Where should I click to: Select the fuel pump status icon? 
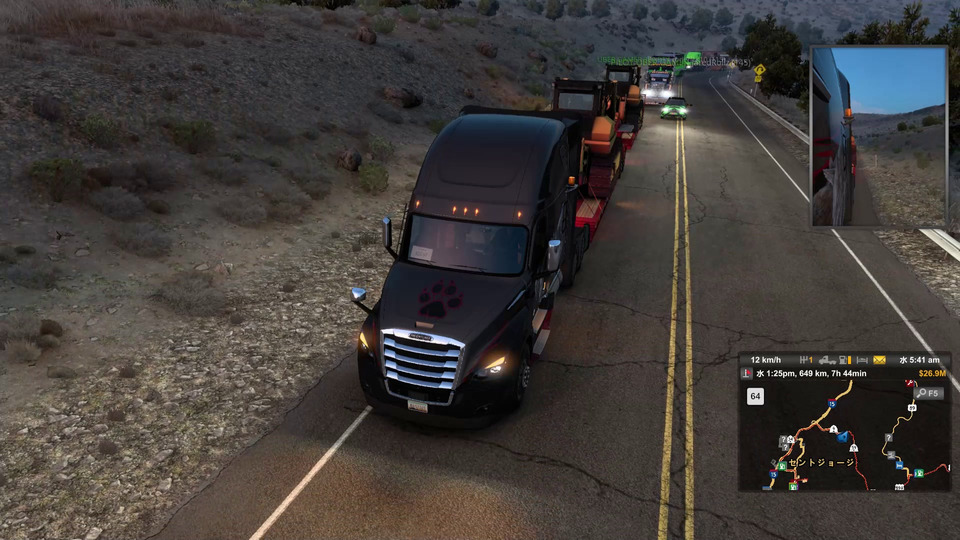coord(843,360)
